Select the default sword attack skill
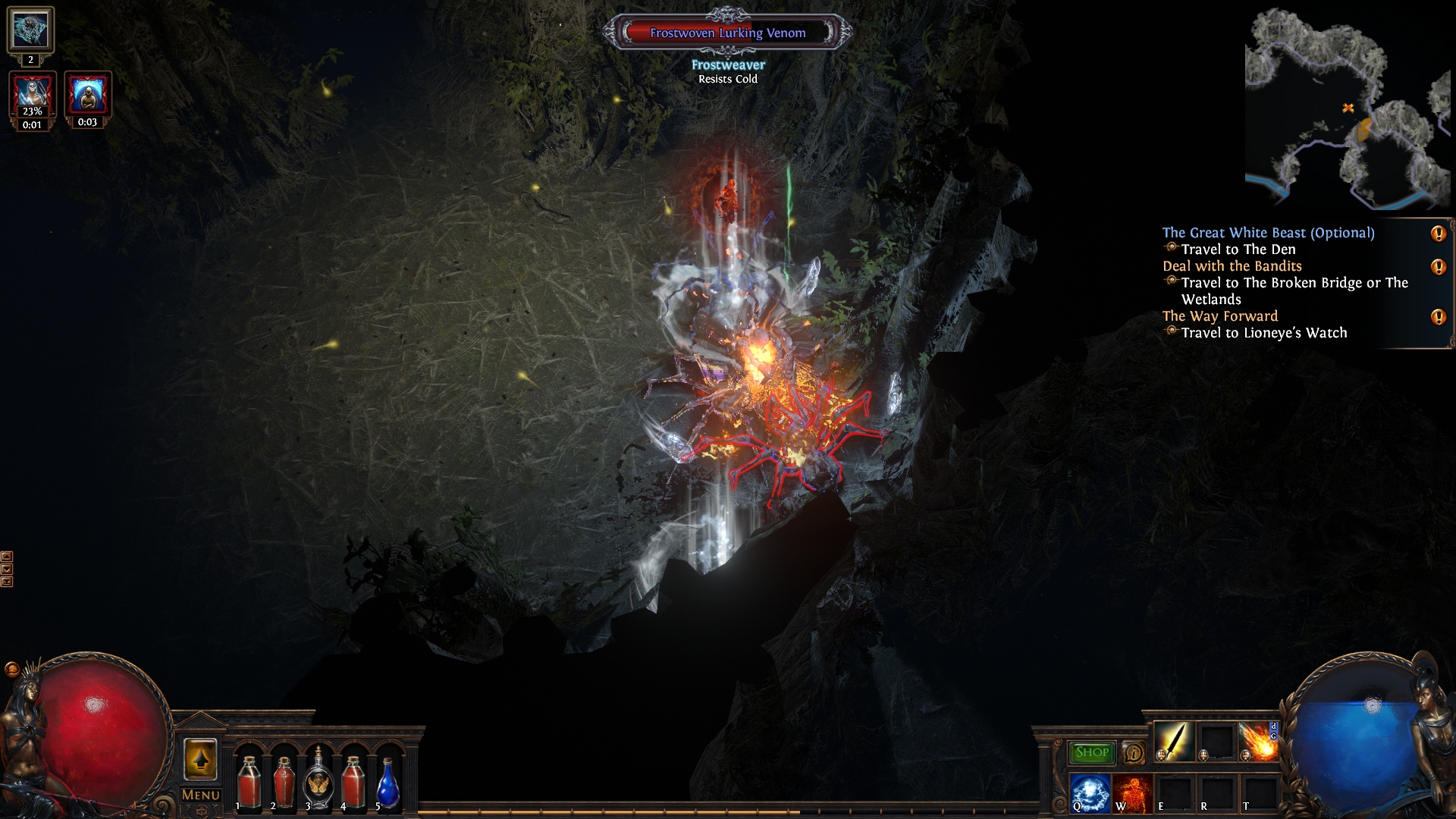1456x819 pixels. pyautogui.click(x=1173, y=741)
